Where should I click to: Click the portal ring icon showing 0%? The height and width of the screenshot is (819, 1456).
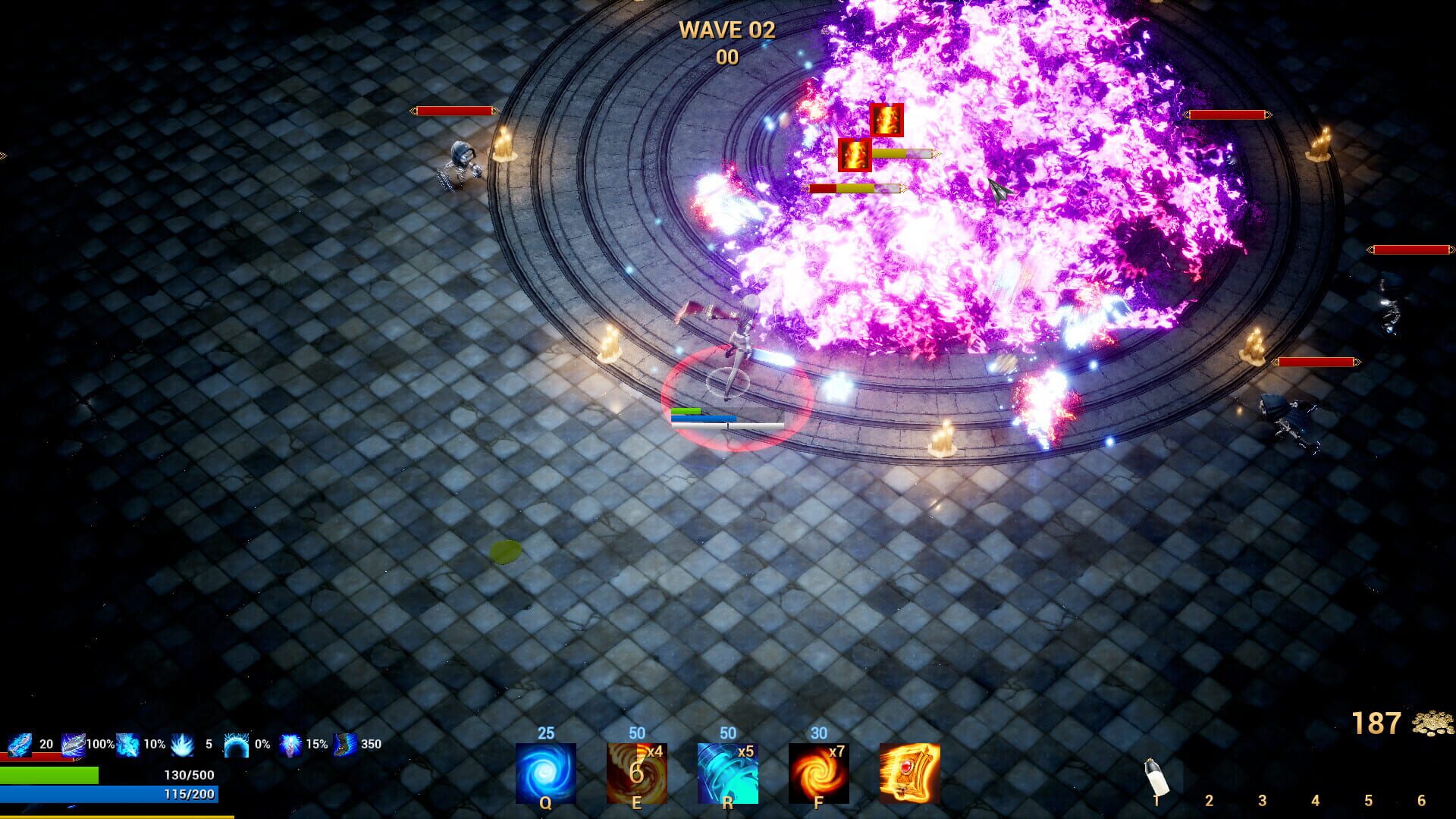[x=237, y=744]
